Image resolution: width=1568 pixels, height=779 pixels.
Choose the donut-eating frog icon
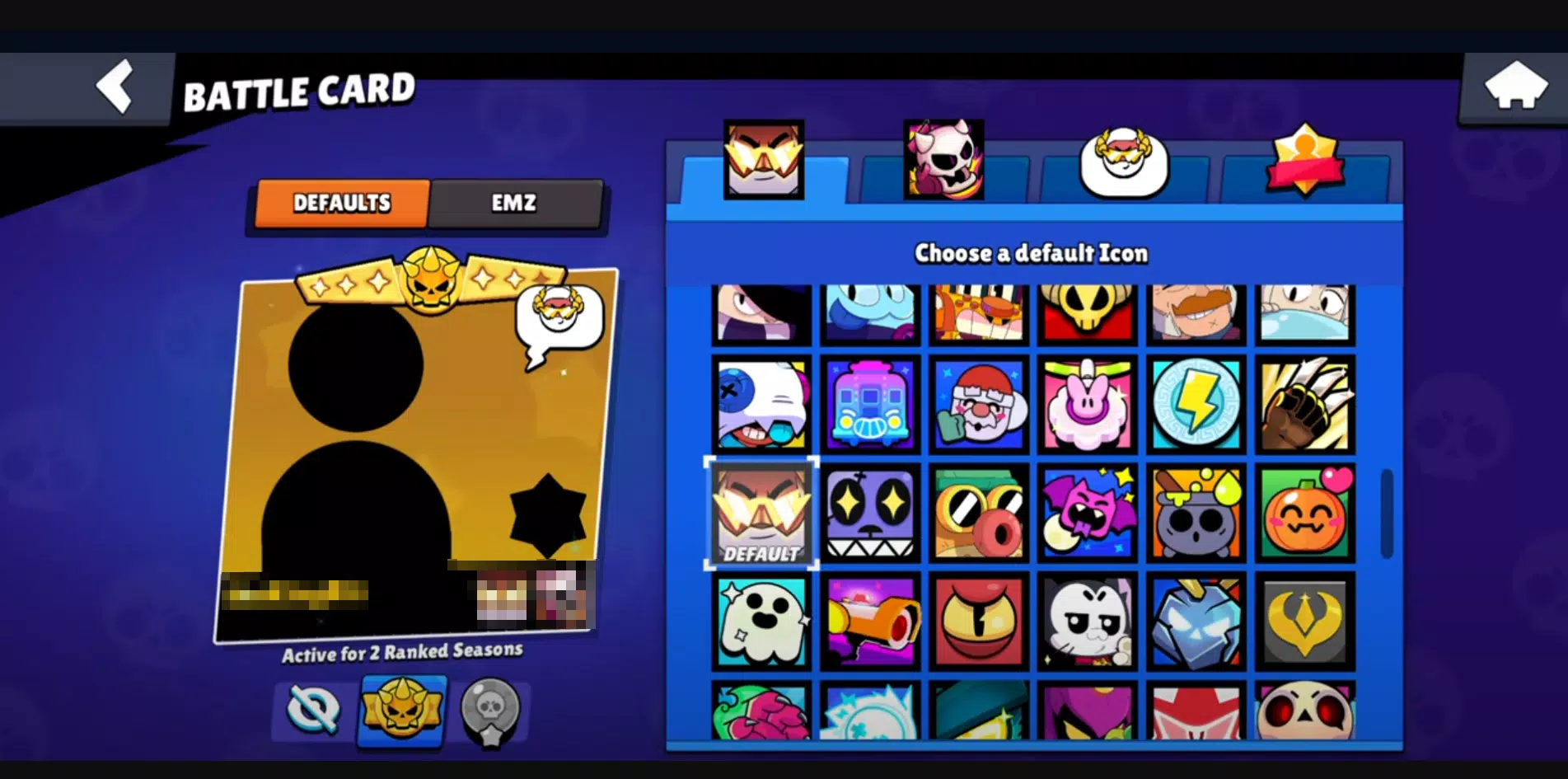point(978,511)
